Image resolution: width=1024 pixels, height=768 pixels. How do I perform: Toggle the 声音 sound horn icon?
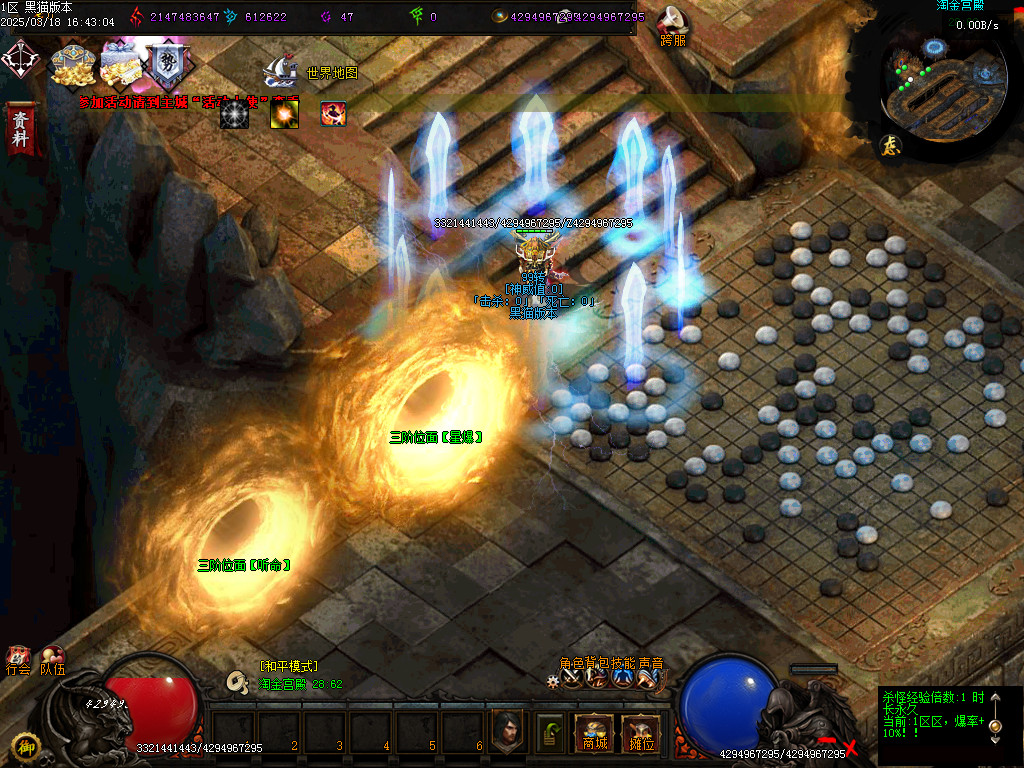pos(648,678)
